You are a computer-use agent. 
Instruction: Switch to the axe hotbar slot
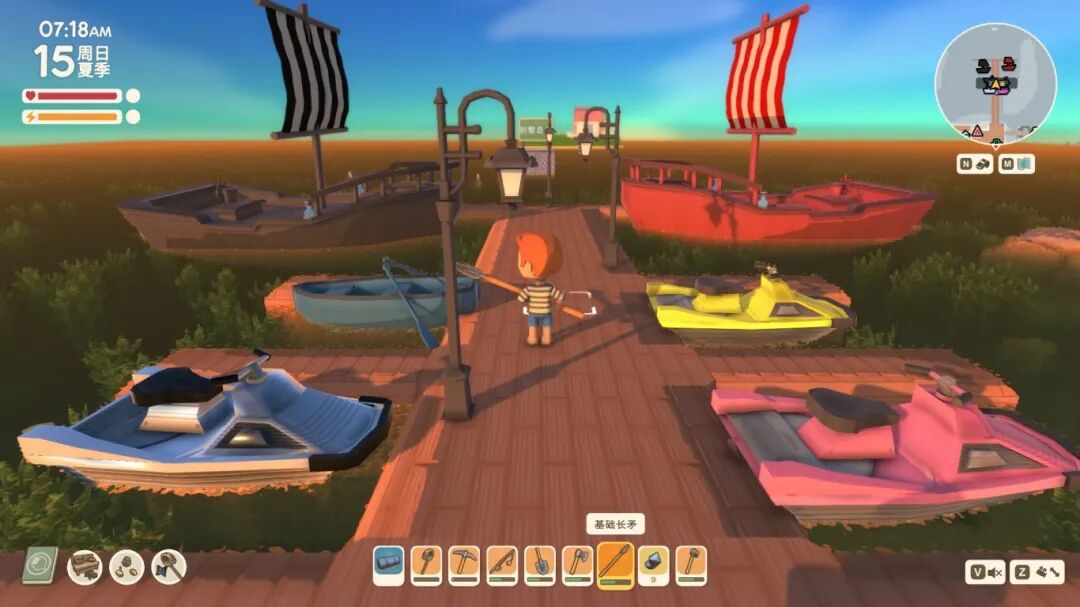pyautogui.click(x=578, y=564)
